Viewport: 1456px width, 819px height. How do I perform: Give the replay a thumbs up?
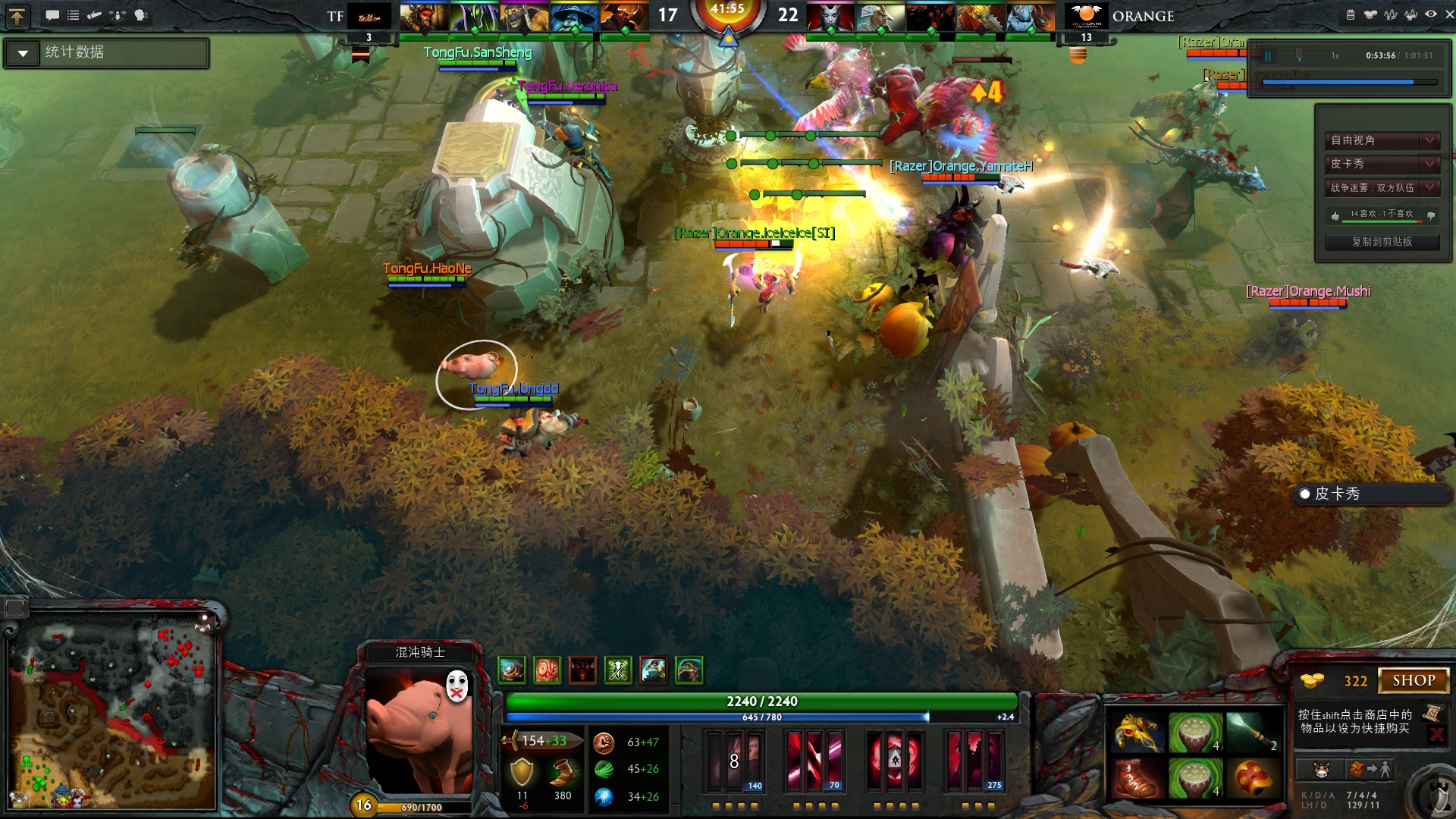coord(1335,215)
